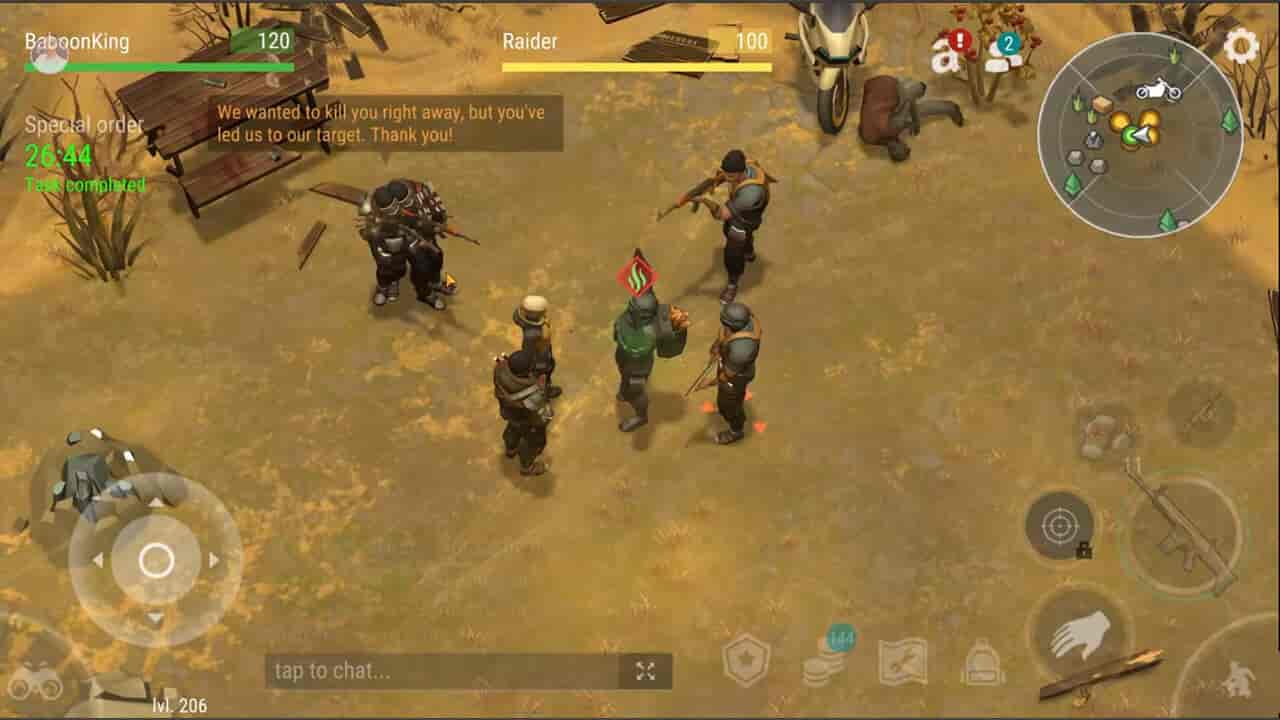Open the settings gear icon
This screenshot has height=720, width=1280.
[x=1240, y=45]
